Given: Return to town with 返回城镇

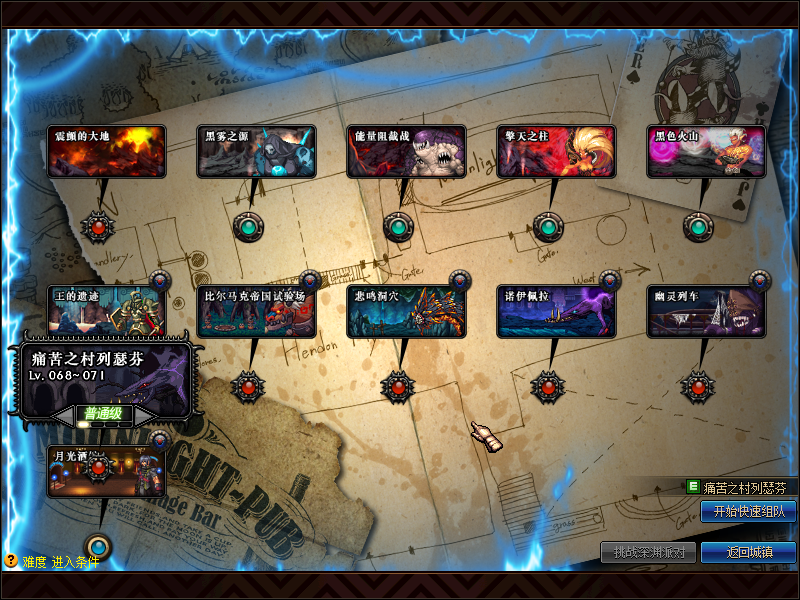Looking at the screenshot, I should [748, 553].
